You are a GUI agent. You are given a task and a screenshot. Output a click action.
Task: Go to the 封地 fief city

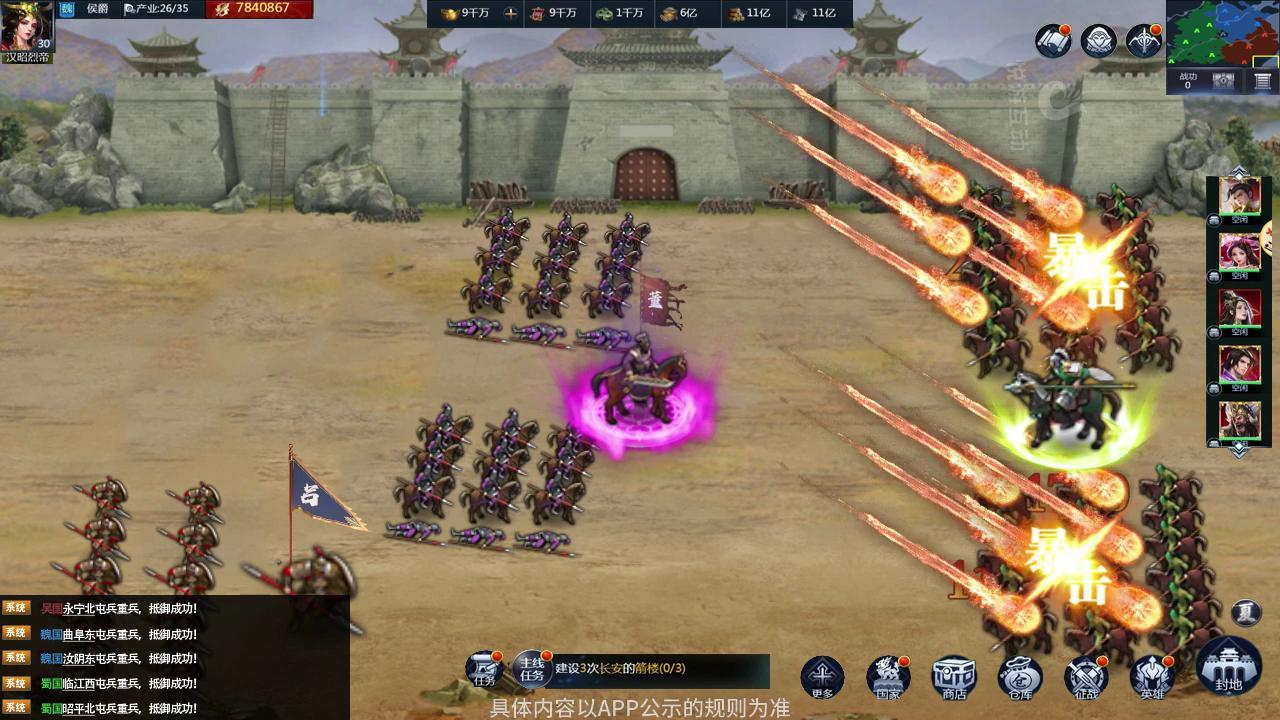point(1228,666)
